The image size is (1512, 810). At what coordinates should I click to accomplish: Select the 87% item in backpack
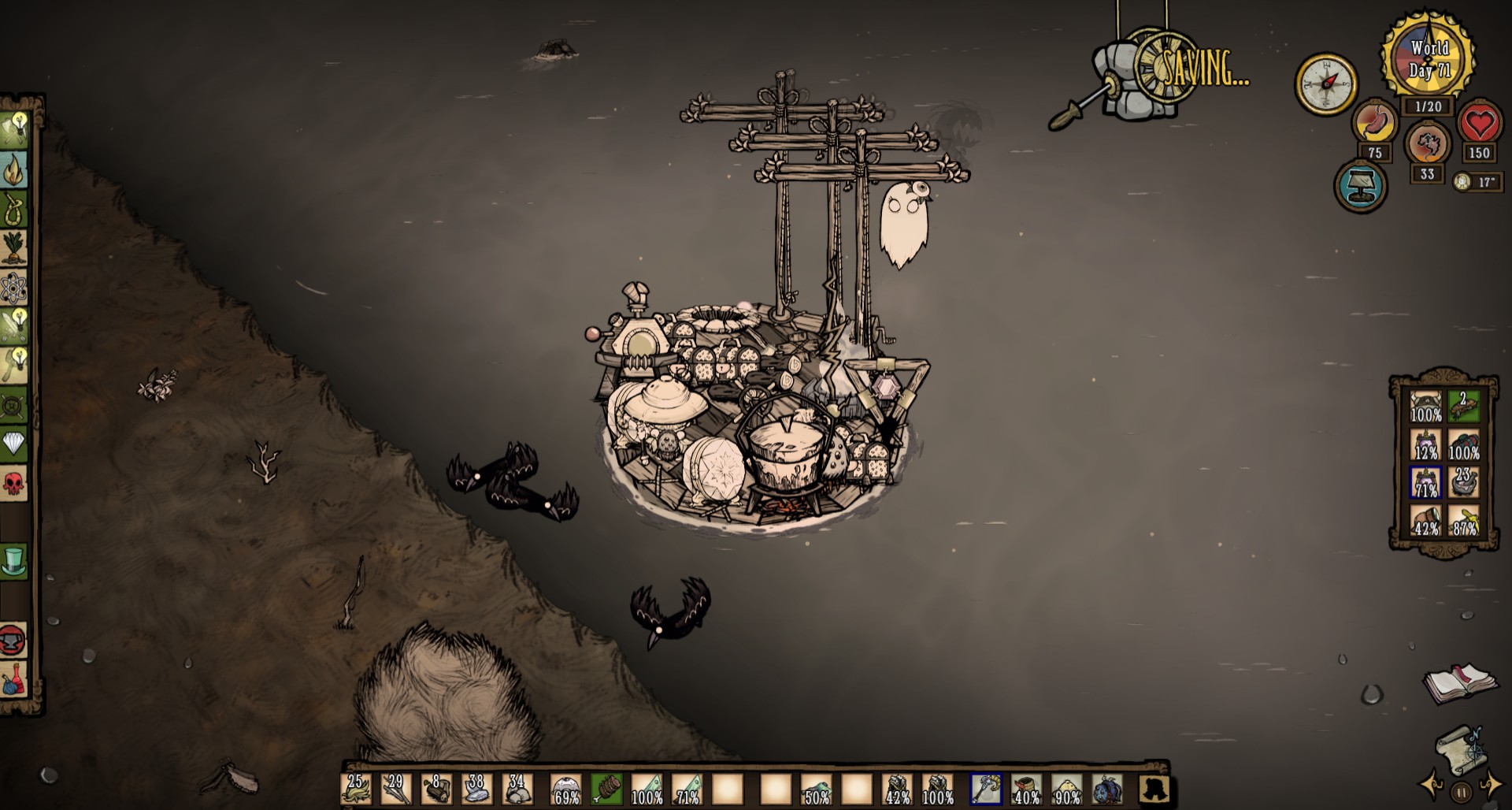(x=1463, y=521)
